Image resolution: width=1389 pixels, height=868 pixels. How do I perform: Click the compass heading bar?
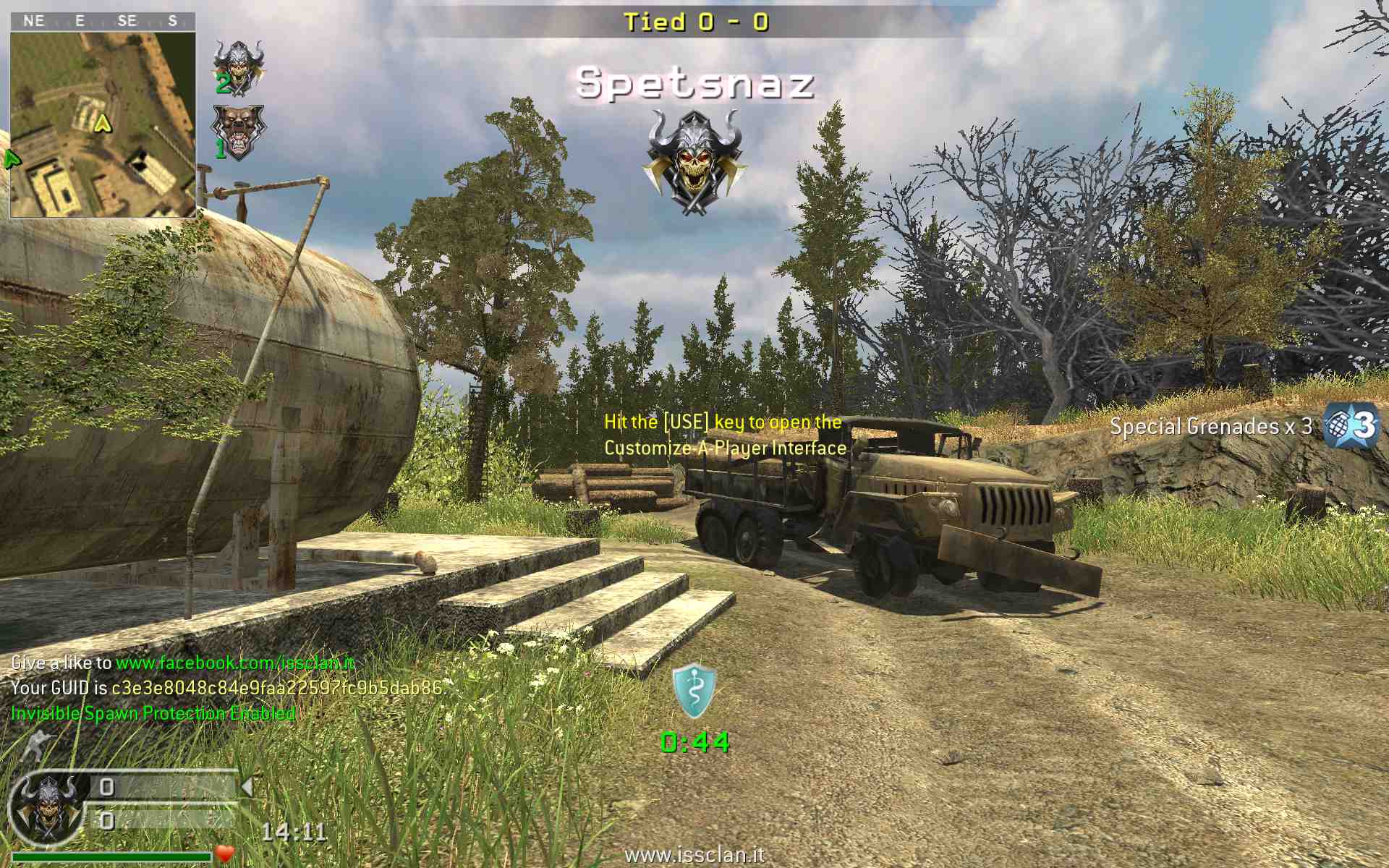[103, 21]
